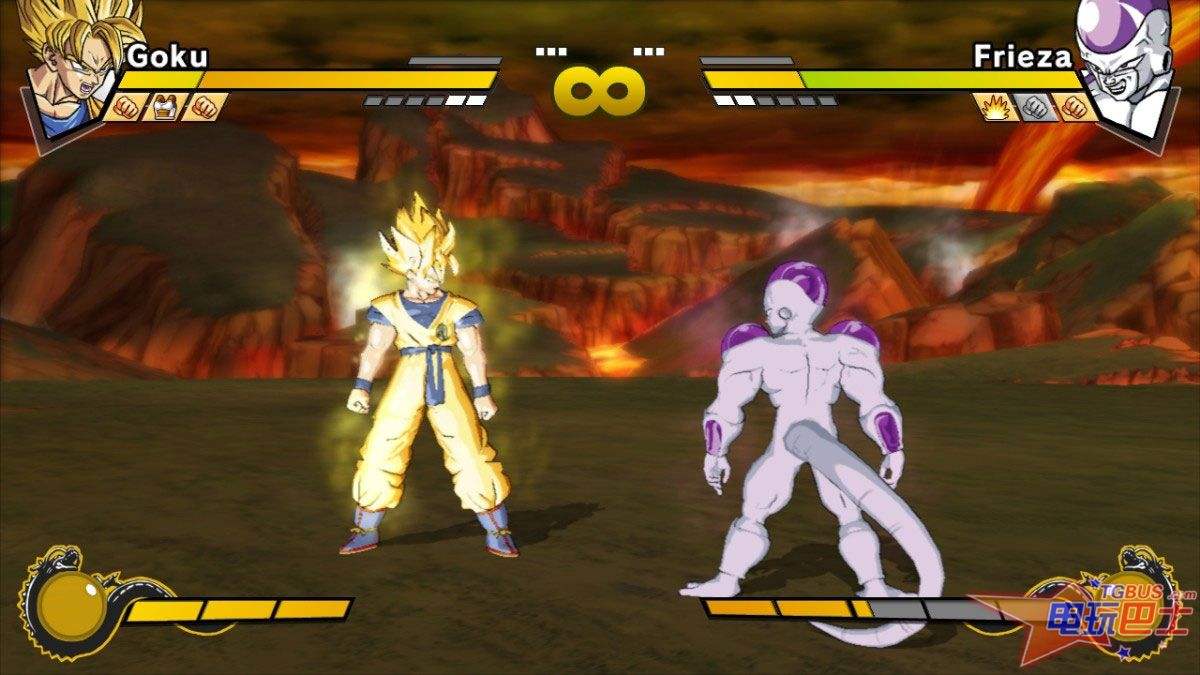Select Frieza's orange fist skill icon
The image size is (1200, 675).
click(1075, 106)
